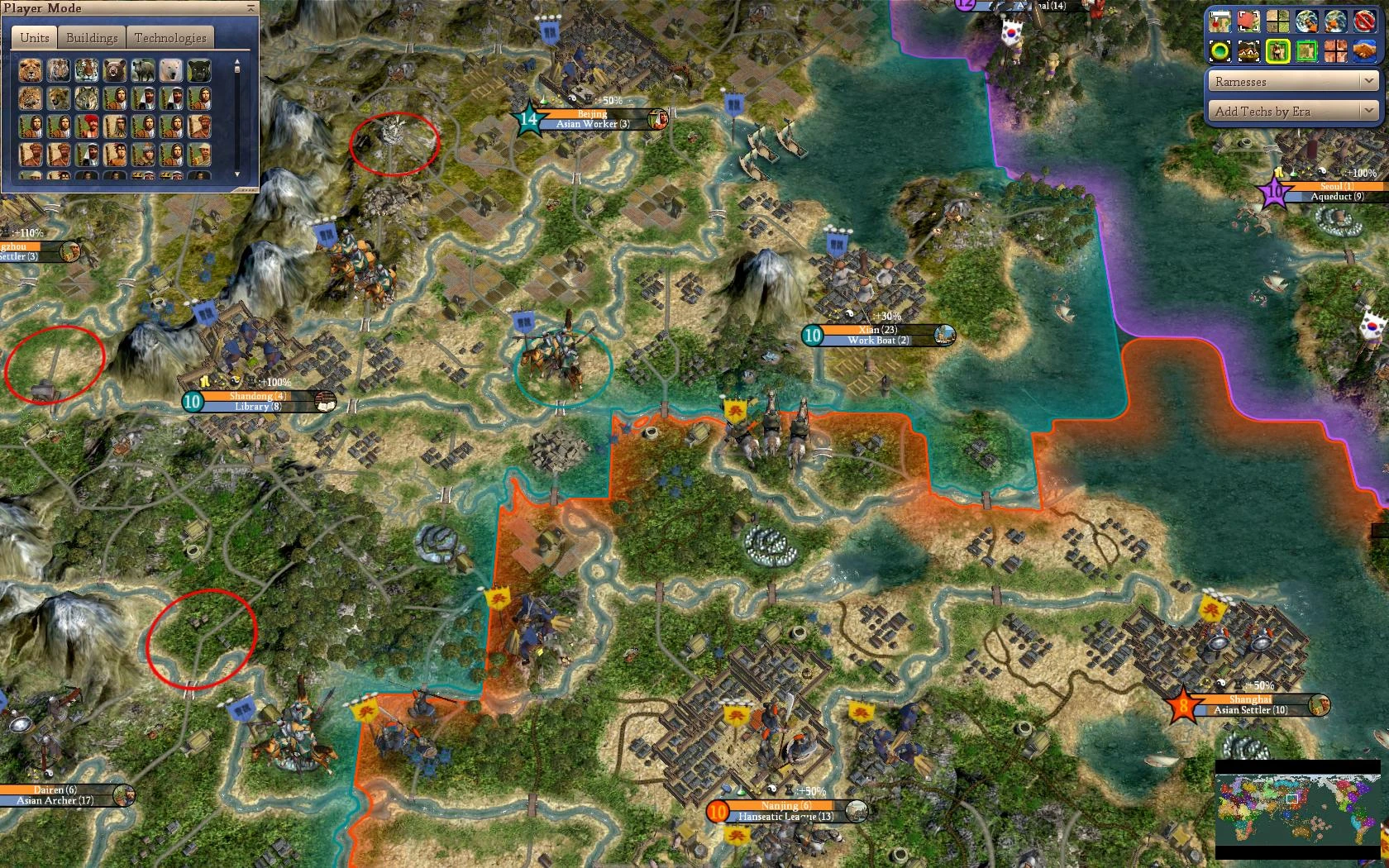The height and width of the screenshot is (868, 1389).
Task: Select the Brown Bear unit icon
Action: (116, 70)
